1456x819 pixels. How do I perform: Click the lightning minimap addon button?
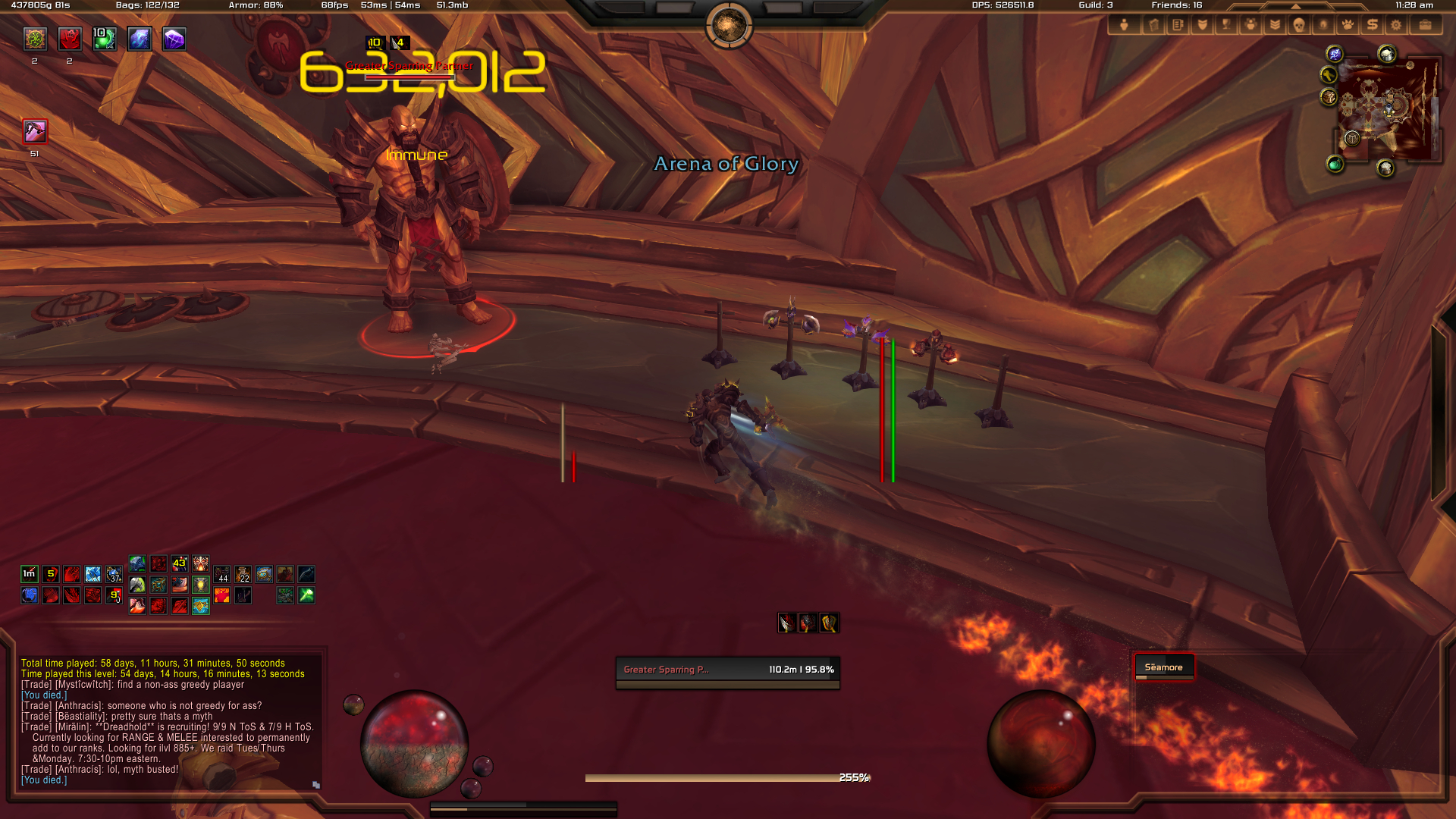[x=1335, y=54]
